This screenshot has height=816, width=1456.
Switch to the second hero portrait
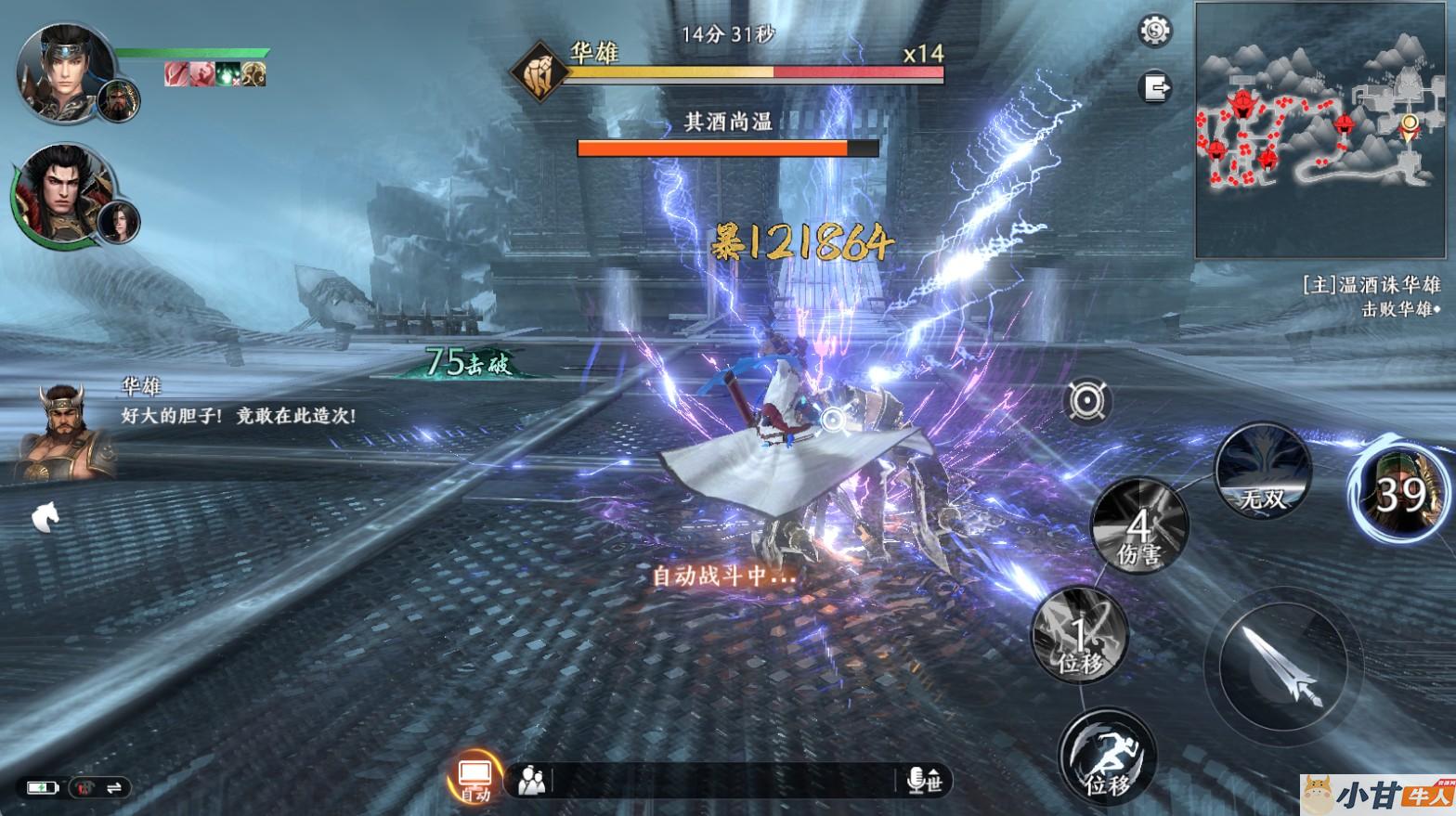click(63, 192)
